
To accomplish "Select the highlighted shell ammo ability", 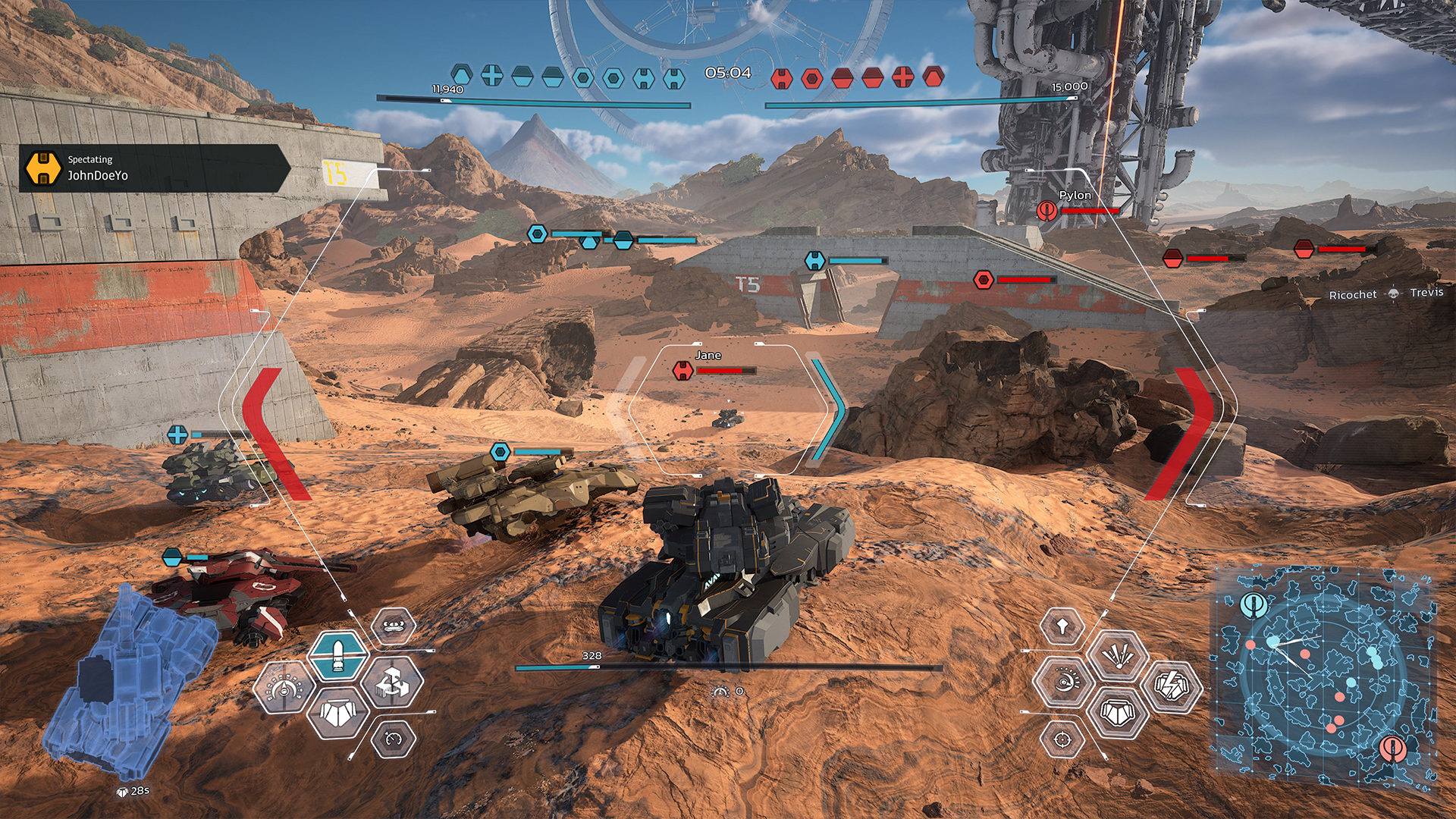I will pyautogui.click(x=337, y=655).
